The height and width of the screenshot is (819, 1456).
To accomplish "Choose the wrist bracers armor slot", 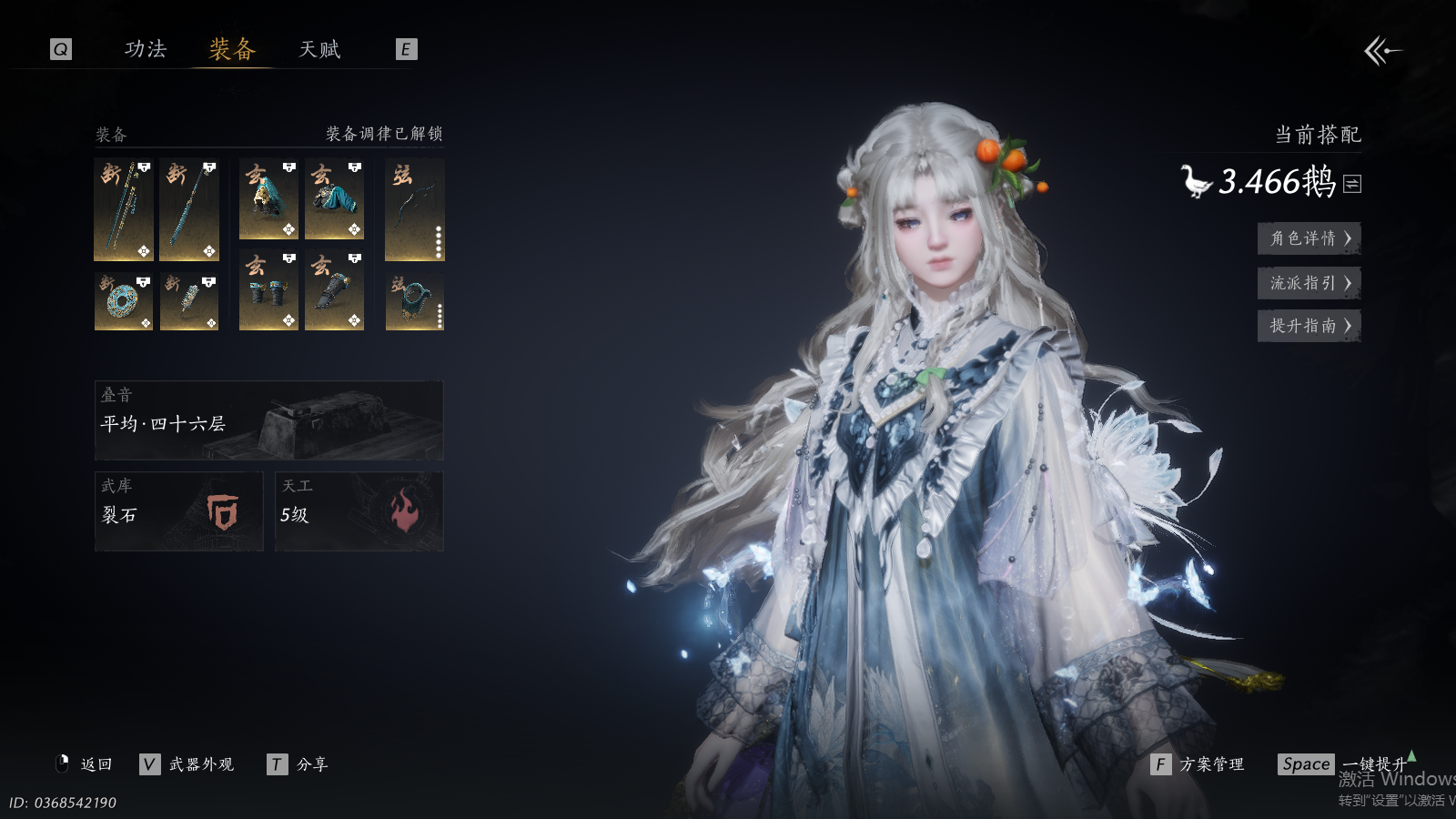I will [268, 290].
